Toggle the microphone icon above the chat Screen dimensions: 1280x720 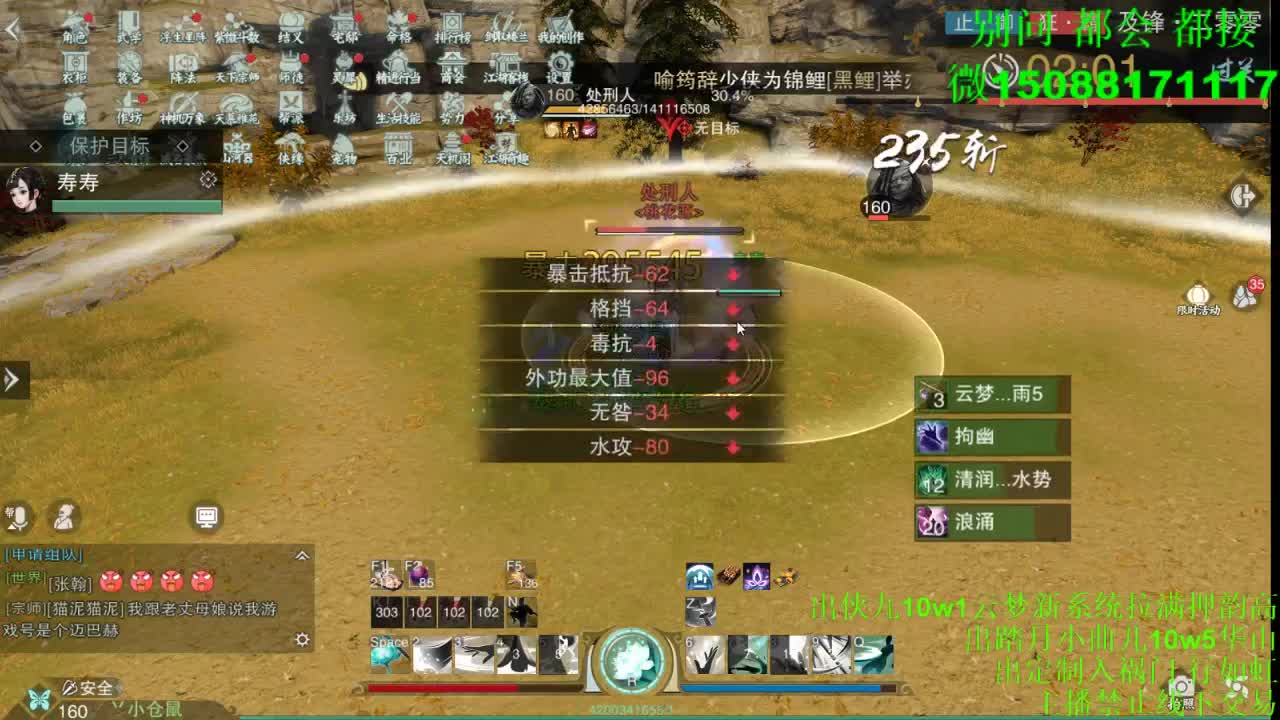coord(18,517)
